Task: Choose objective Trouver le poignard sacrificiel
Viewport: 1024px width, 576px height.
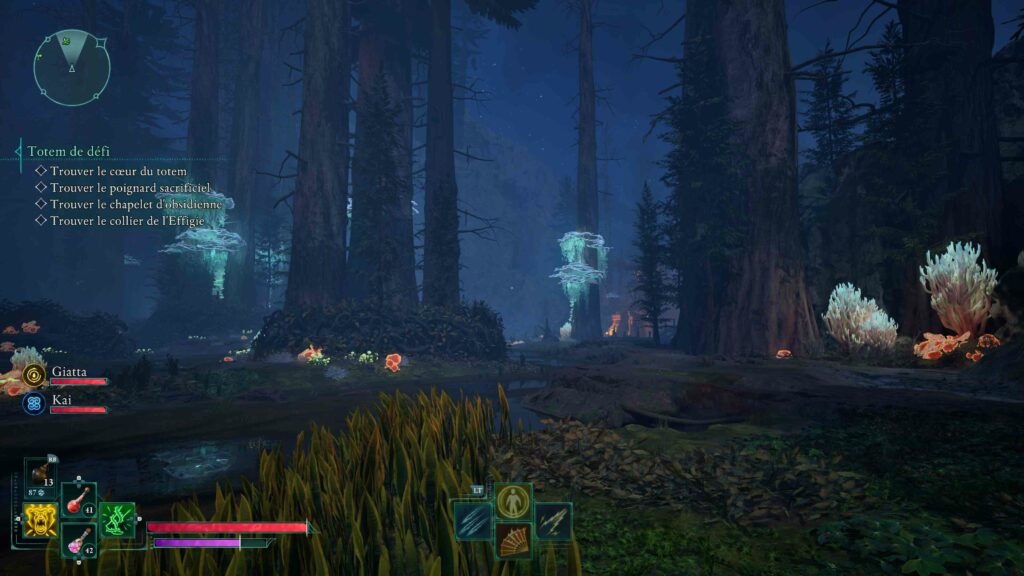Action: tap(130, 187)
